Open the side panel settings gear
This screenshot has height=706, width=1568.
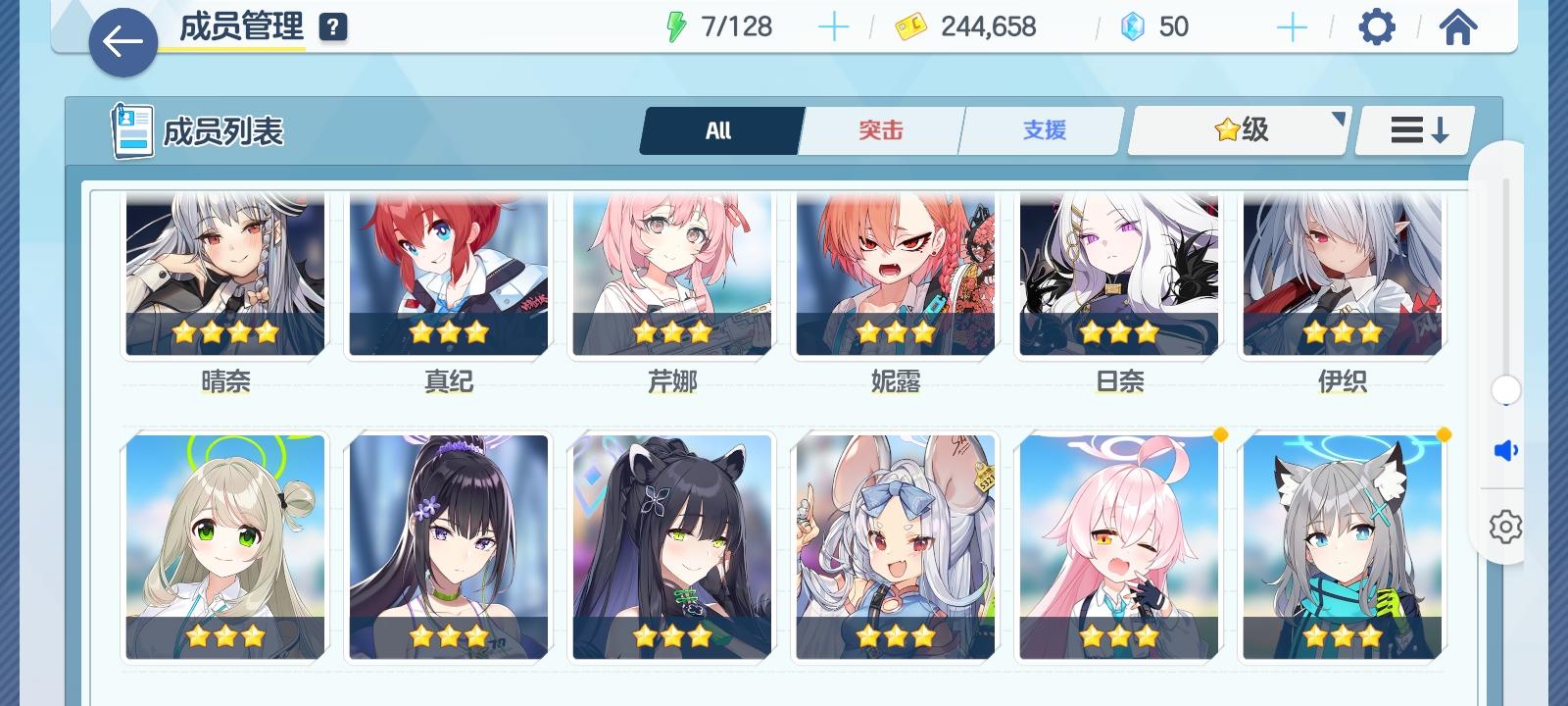pos(1503,529)
